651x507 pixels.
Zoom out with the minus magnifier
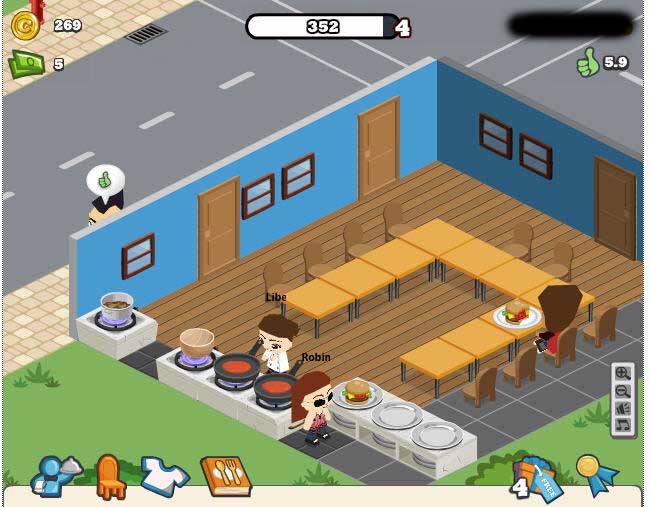(623, 390)
